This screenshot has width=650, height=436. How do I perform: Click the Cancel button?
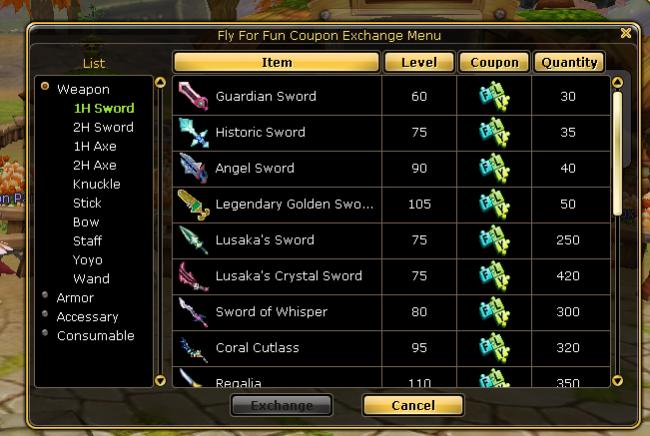click(x=412, y=405)
